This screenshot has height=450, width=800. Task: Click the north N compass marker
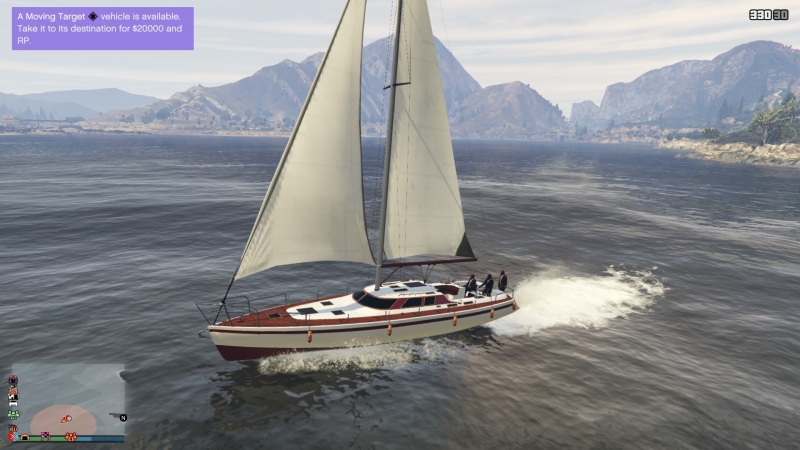(123, 418)
